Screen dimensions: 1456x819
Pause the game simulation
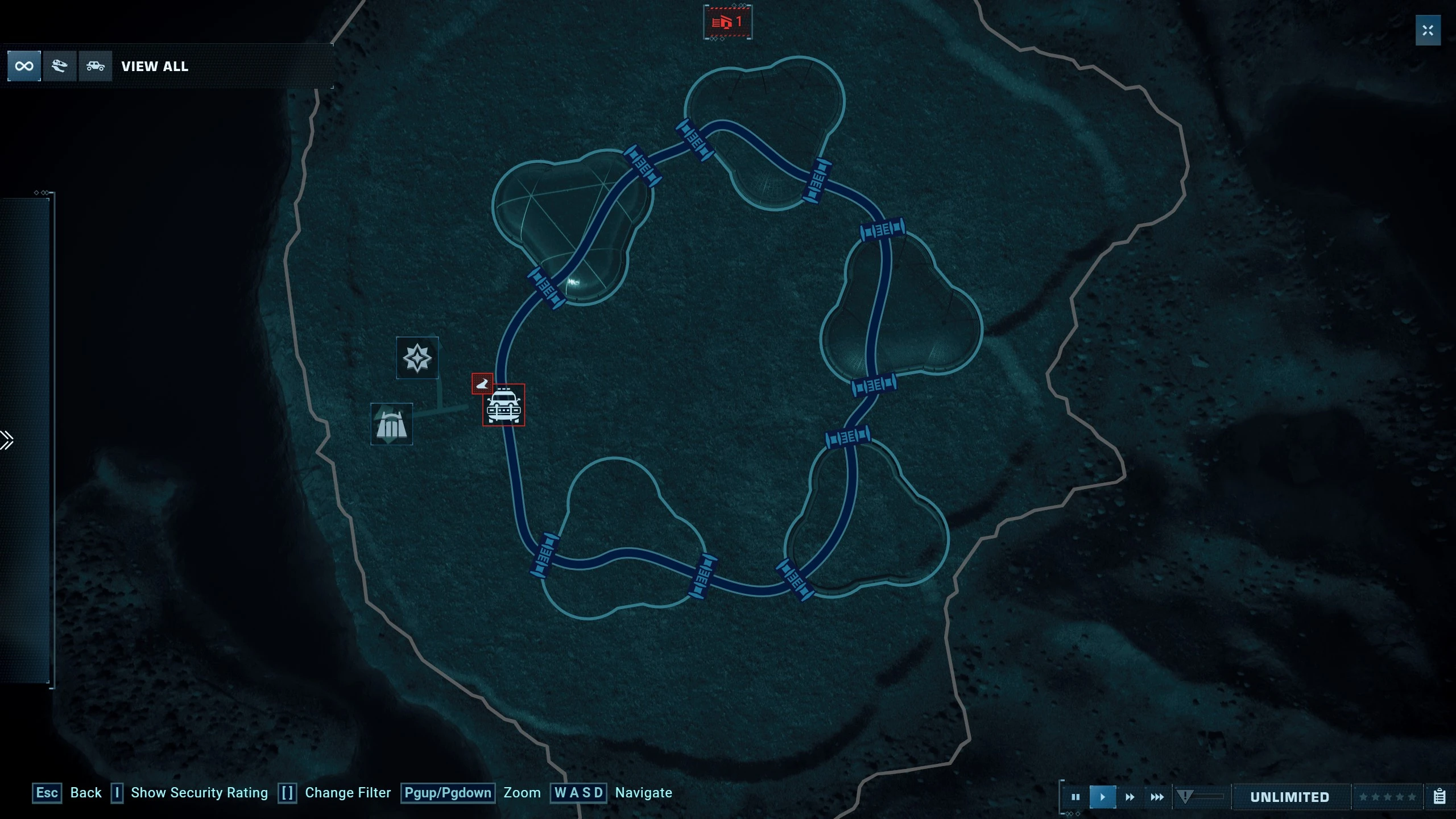[1075, 797]
